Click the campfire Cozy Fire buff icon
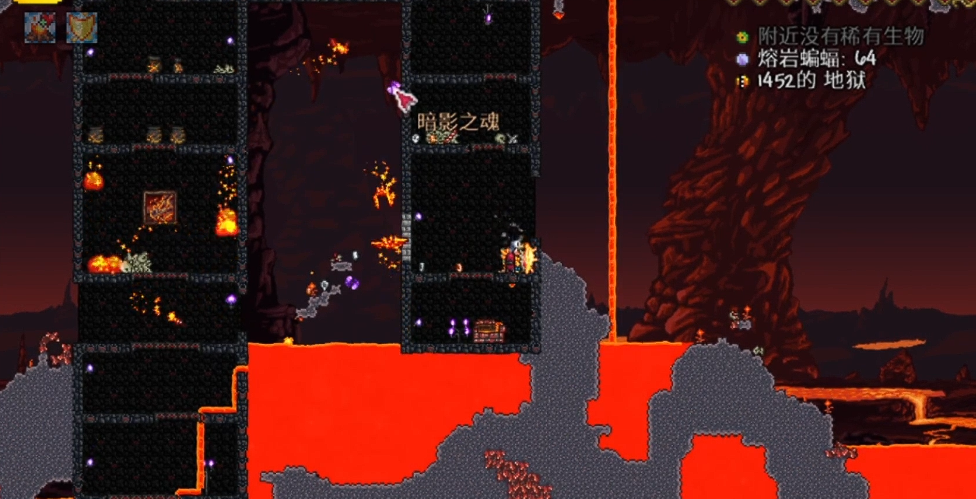 coord(40,27)
